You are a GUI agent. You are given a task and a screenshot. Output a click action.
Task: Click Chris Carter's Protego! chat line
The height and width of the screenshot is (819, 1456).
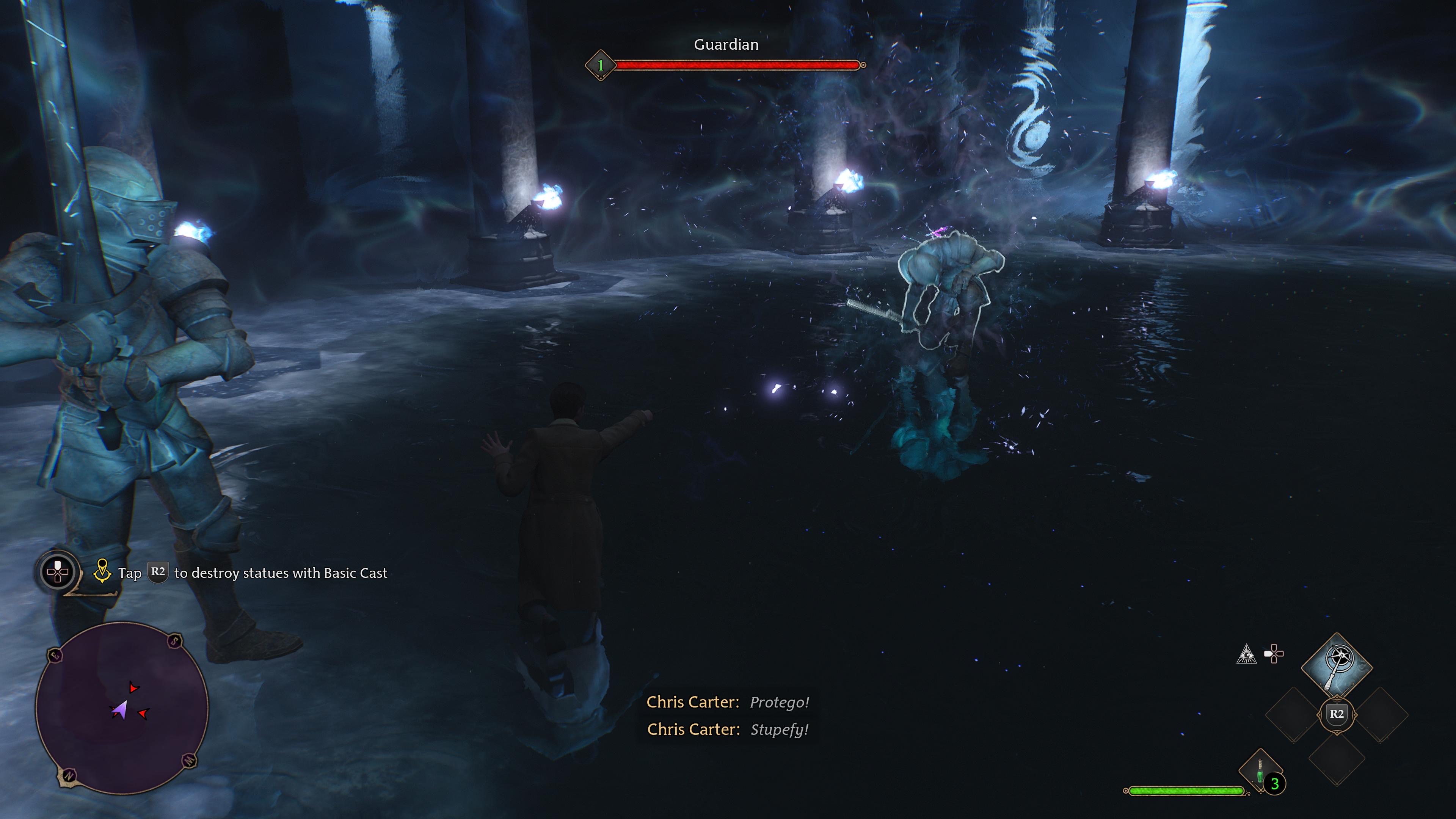click(x=728, y=702)
